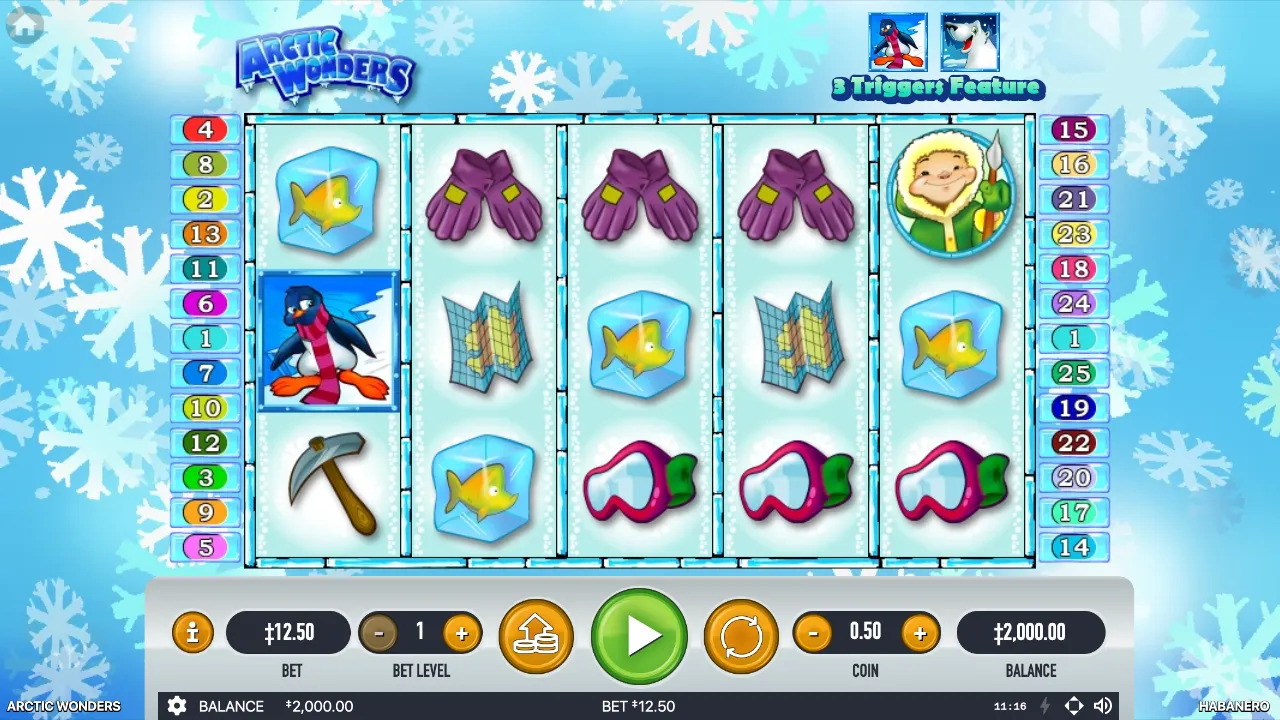Enable turbo mode with the lightning icon
Viewport: 1280px width, 720px height.
pyautogui.click(x=1043, y=706)
